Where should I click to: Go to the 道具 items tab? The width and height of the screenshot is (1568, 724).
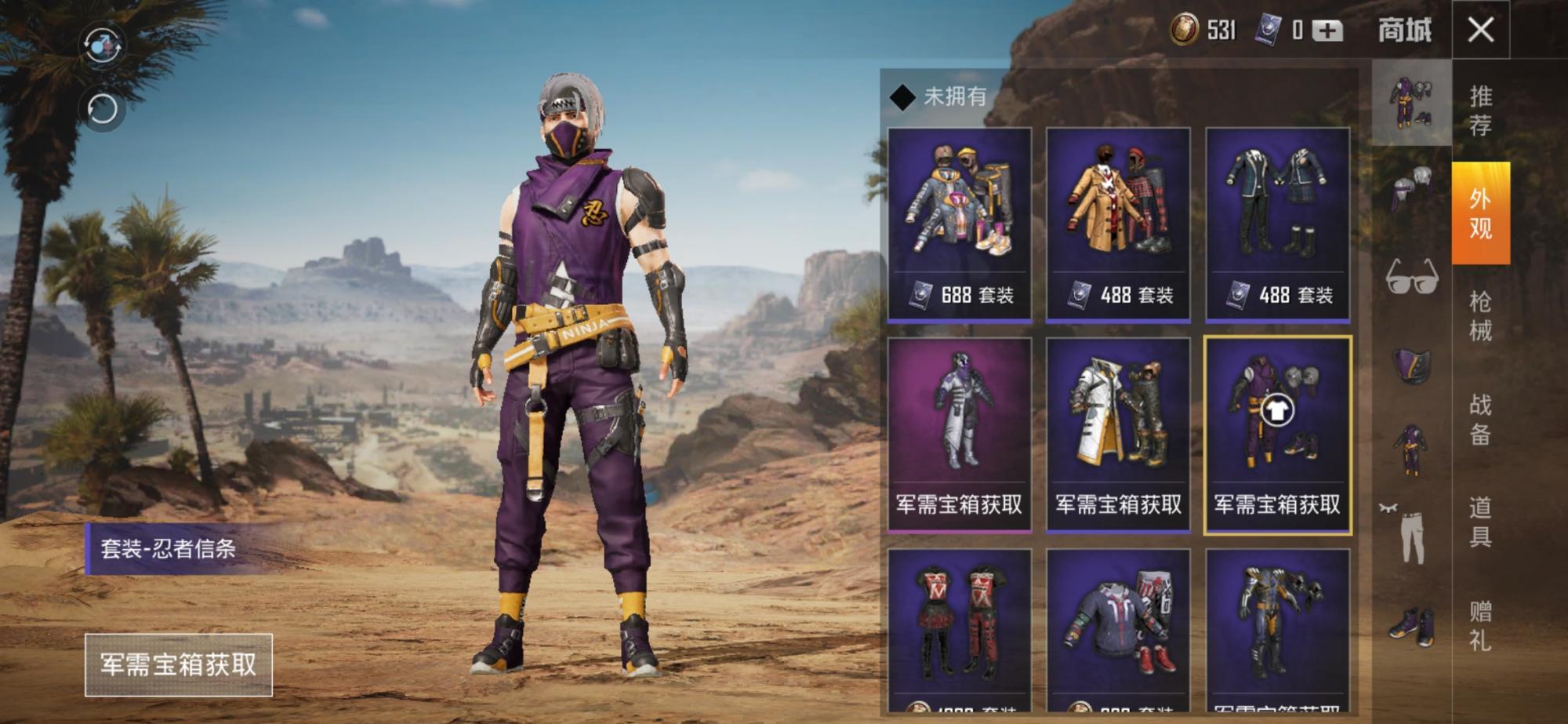1480,522
